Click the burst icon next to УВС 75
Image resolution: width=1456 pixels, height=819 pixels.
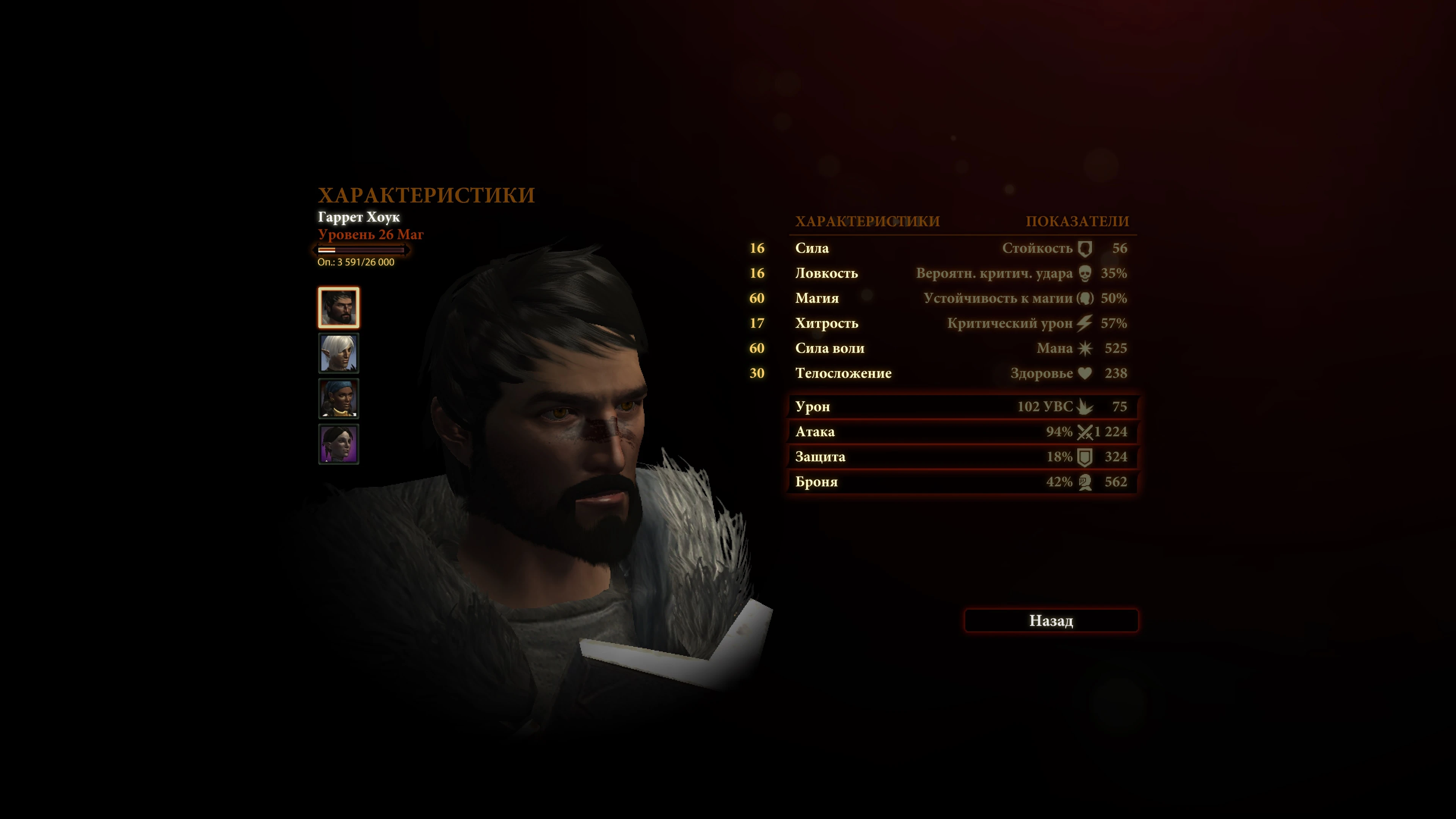1085,406
